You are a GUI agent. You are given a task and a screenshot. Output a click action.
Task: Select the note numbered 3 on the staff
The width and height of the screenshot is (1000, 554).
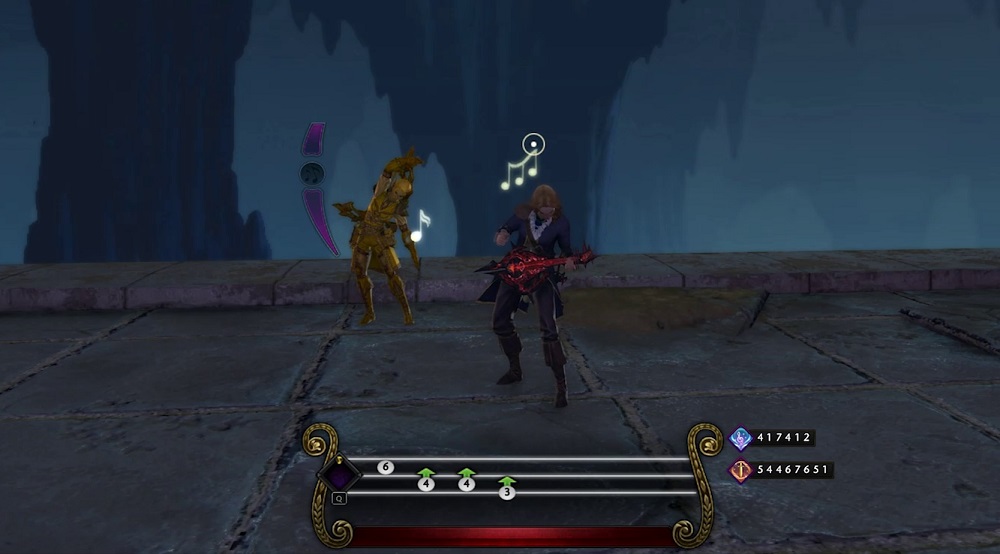coord(507,492)
